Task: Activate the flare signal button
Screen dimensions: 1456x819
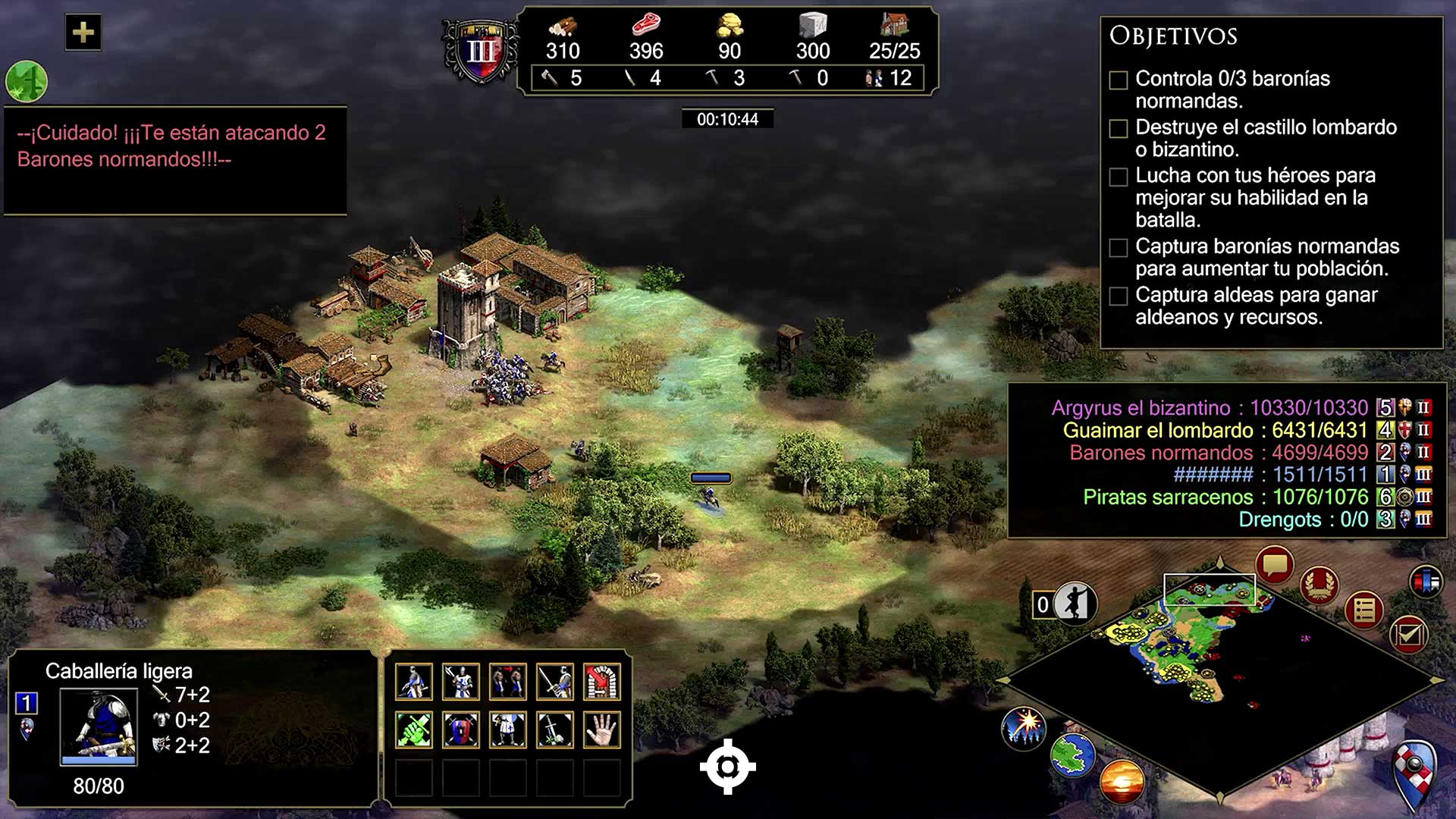Action: tap(1025, 727)
